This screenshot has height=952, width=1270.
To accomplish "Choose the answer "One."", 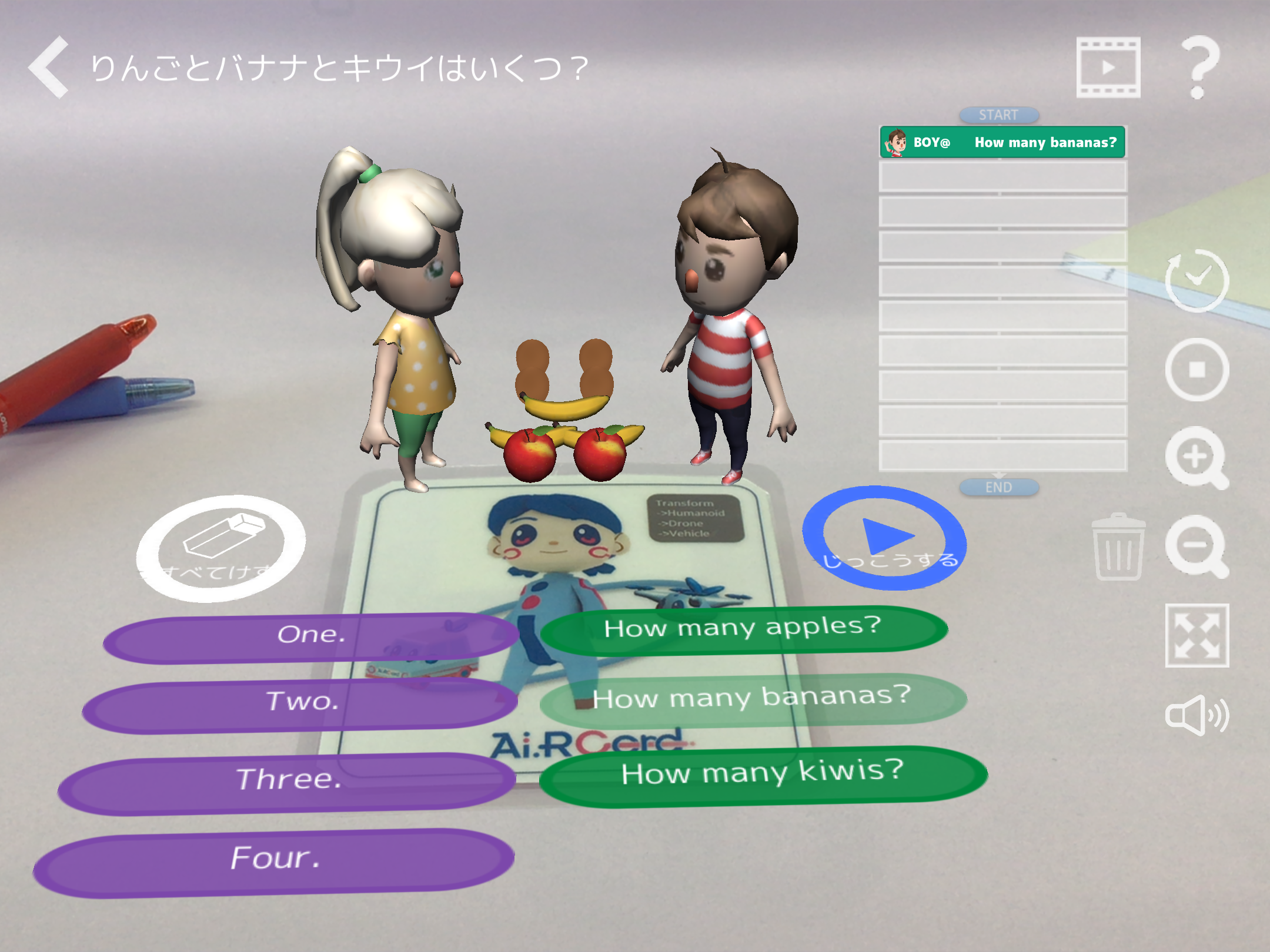I will coord(310,636).
